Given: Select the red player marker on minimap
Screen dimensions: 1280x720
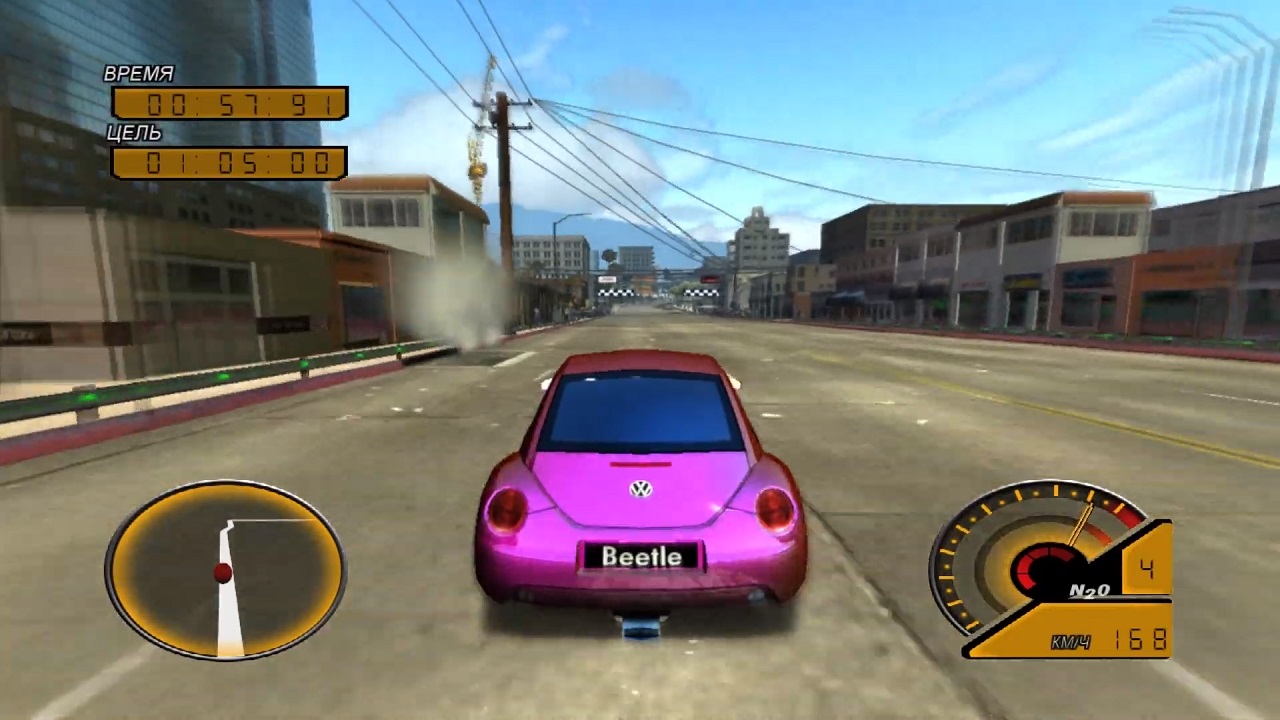Looking at the screenshot, I should pyautogui.click(x=223, y=573).
